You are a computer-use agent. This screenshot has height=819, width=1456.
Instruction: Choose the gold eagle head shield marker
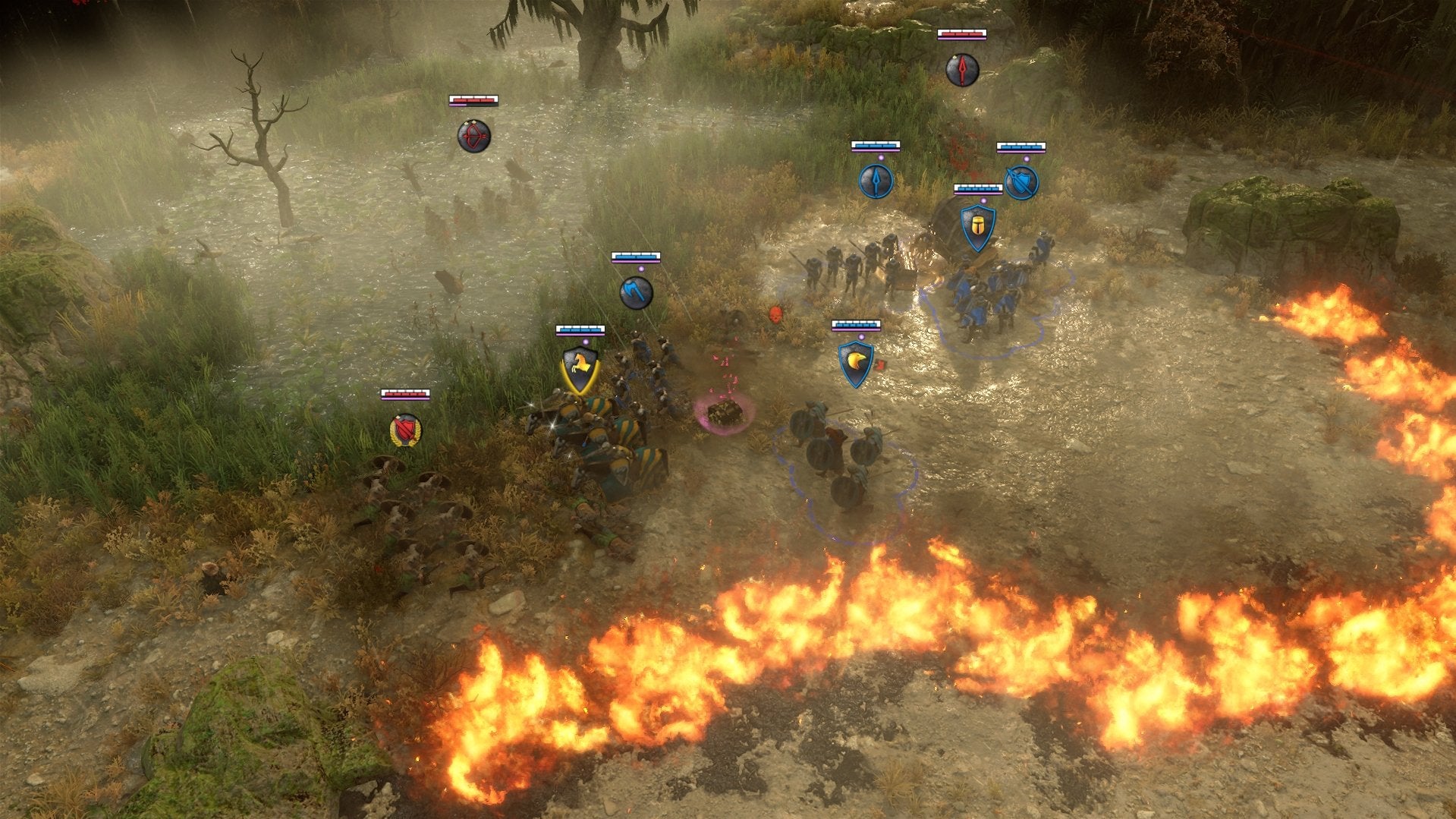[856, 364]
